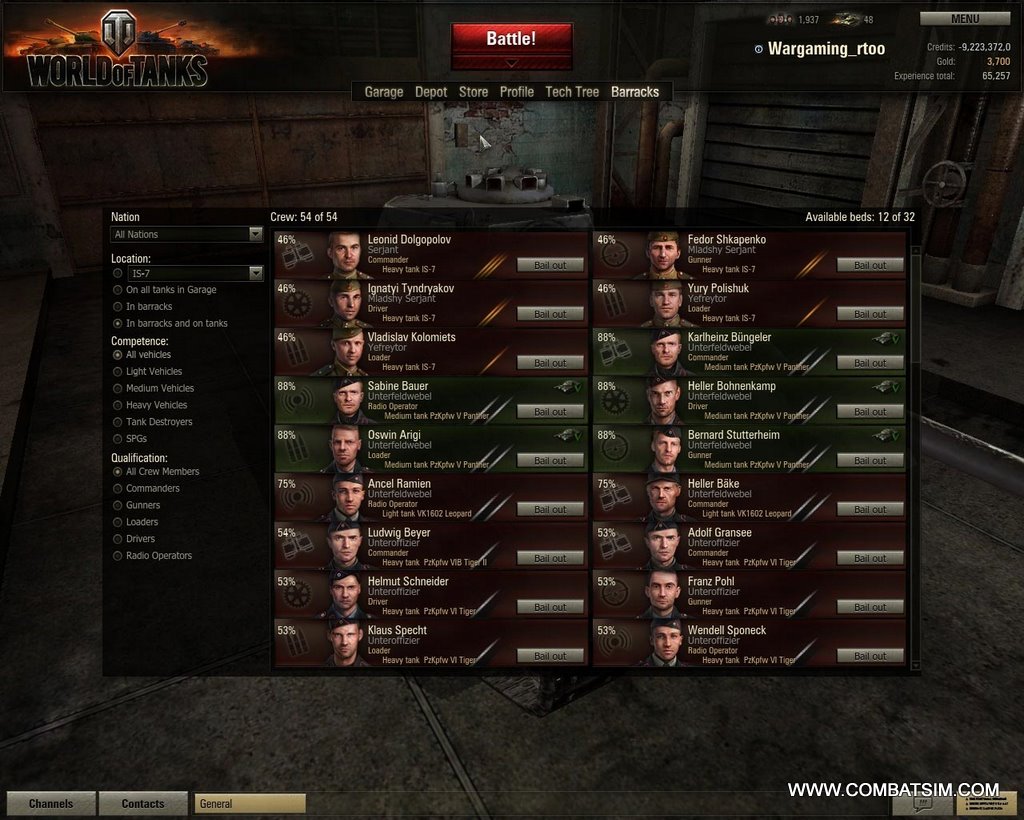Bail out Sabine Bauer
Screen dimensions: 1024x820
pyautogui.click(x=550, y=411)
